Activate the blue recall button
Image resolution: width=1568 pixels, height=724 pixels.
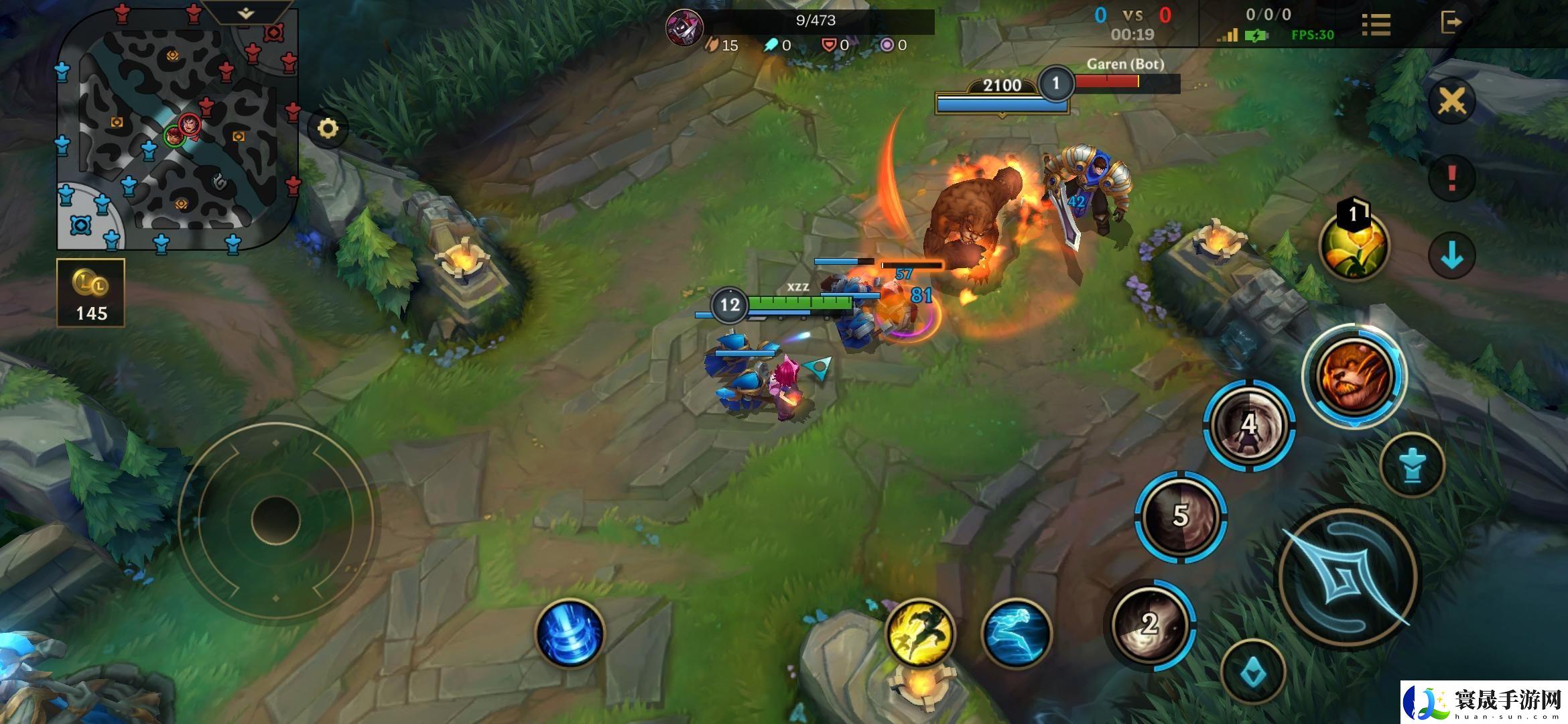(x=570, y=633)
